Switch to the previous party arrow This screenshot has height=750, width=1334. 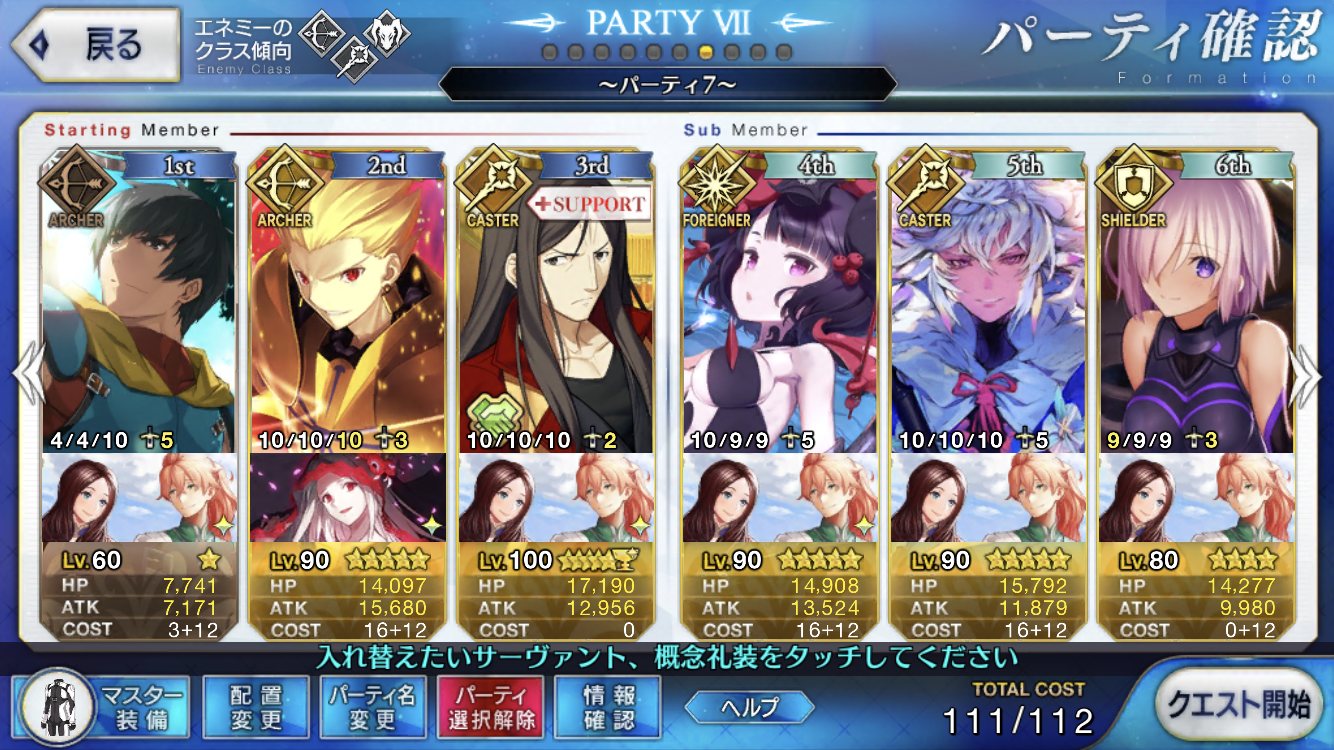[25, 375]
